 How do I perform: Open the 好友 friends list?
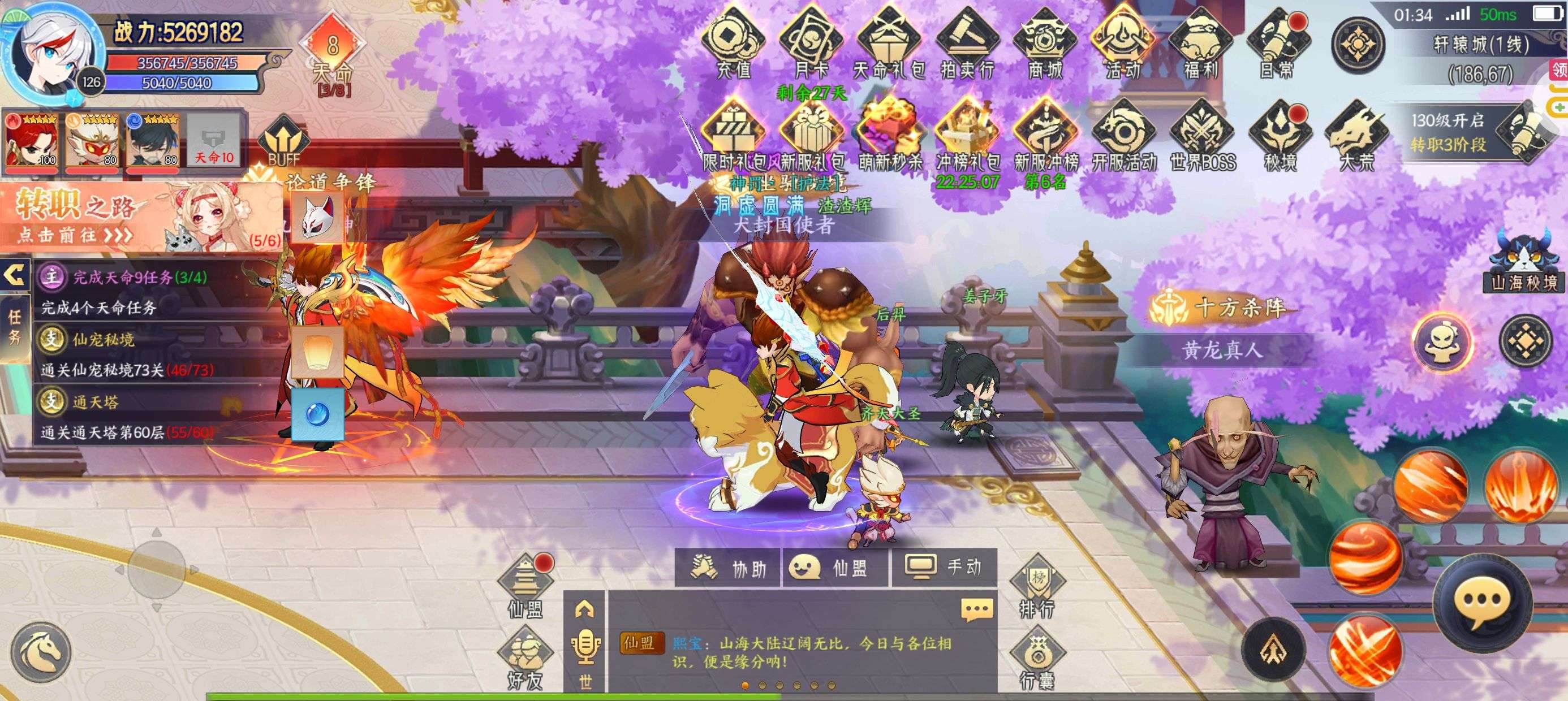pyautogui.click(x=525, y=660)
